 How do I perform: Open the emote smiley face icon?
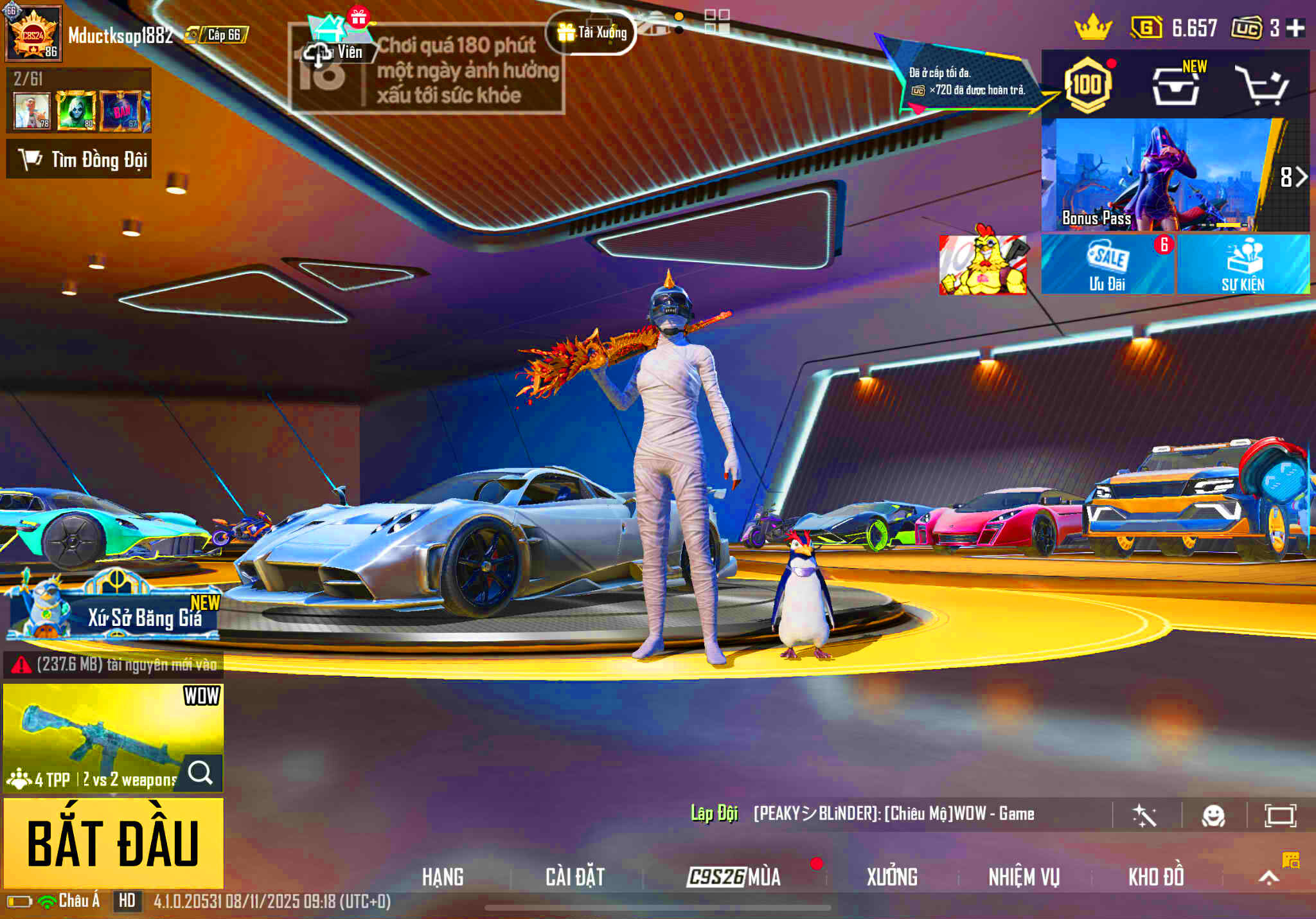click(x=1213, y=816)
